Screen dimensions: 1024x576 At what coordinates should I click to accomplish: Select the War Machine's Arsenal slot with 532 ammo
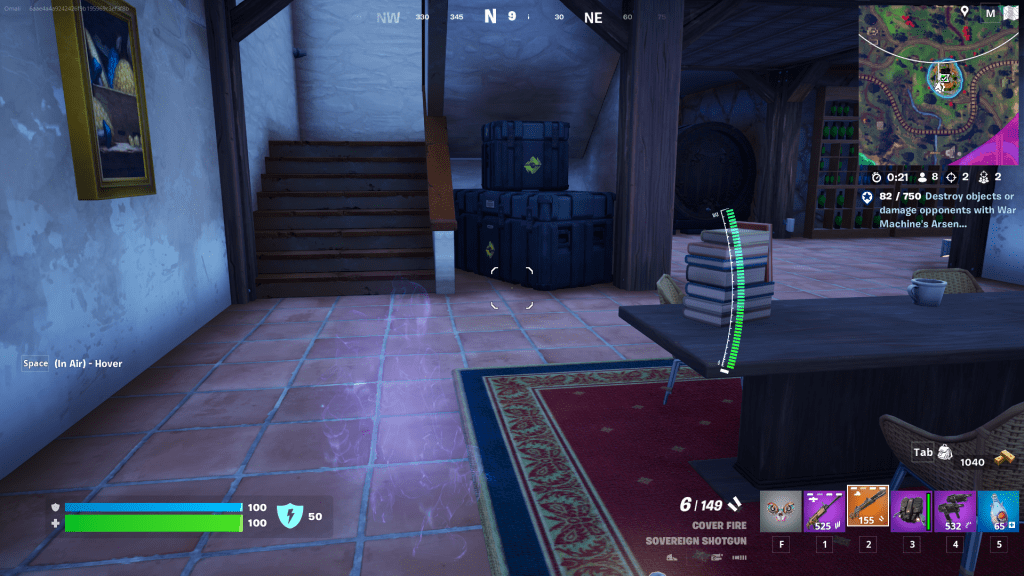(x=955, y=511)
